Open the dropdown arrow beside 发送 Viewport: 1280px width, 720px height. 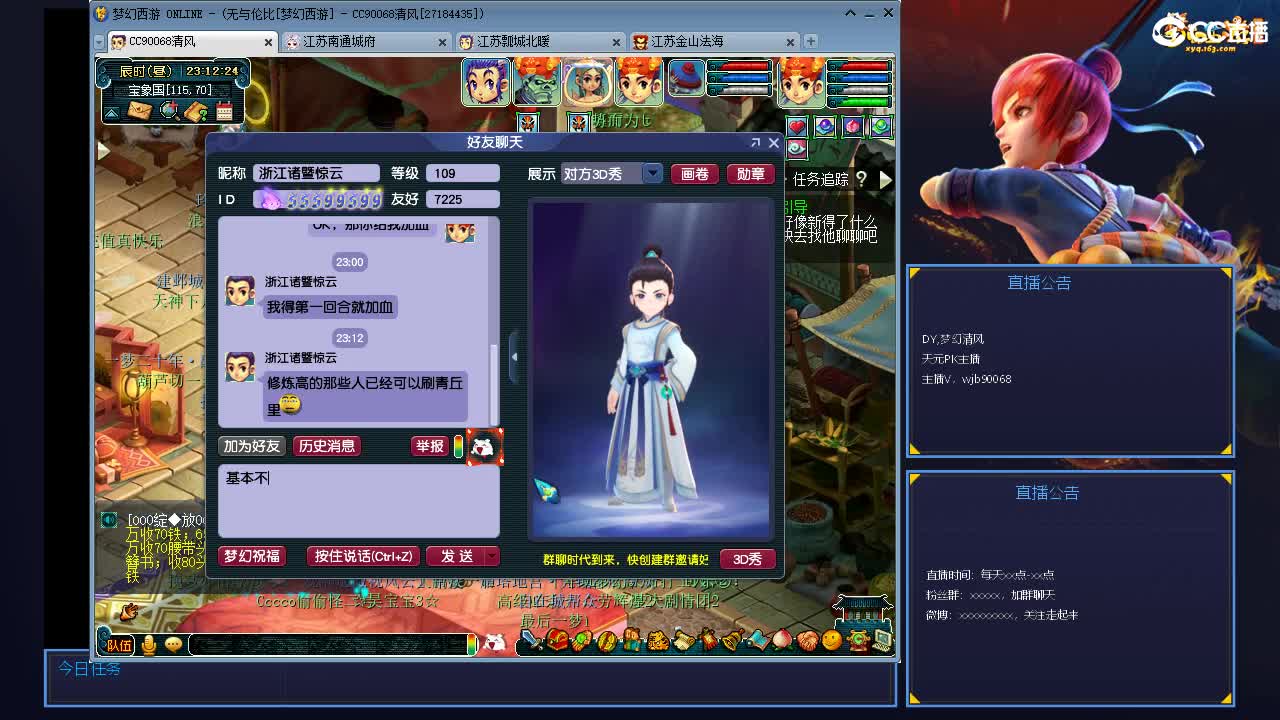click(489, 557)
